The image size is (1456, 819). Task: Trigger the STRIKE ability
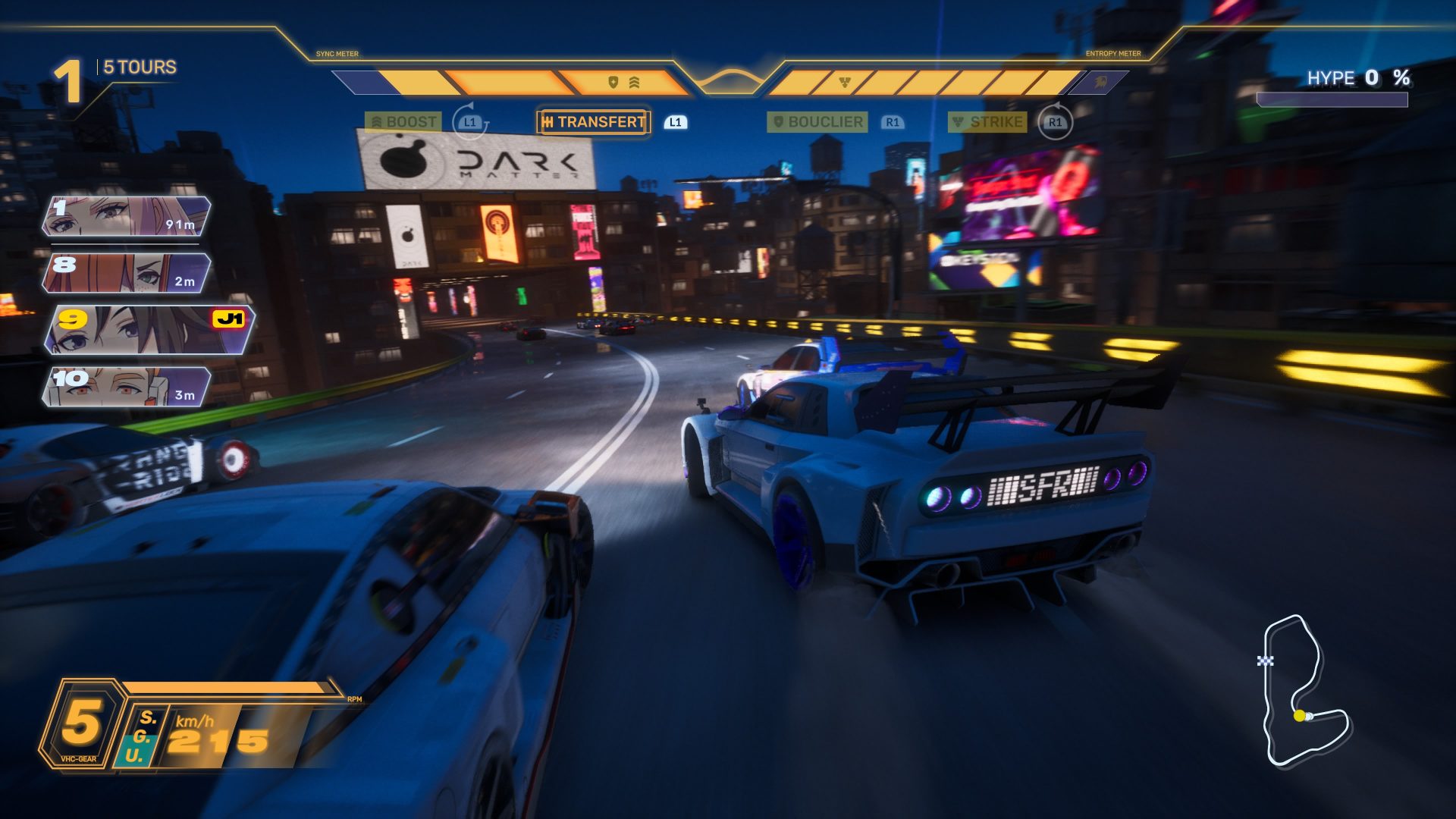pyautogui.click(x=987, y=122)
